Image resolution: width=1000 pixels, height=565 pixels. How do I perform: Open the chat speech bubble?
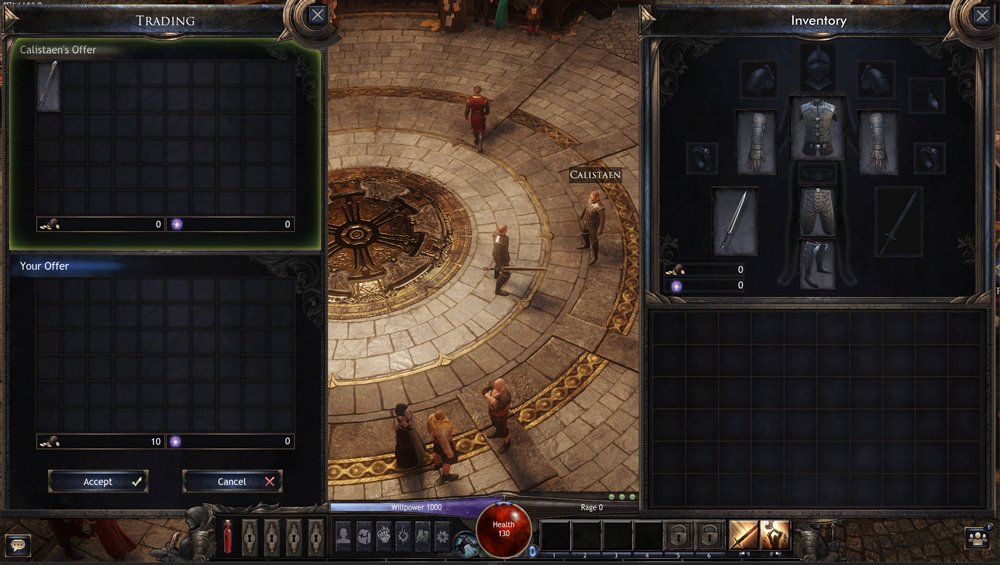click(x=17, y=545)
